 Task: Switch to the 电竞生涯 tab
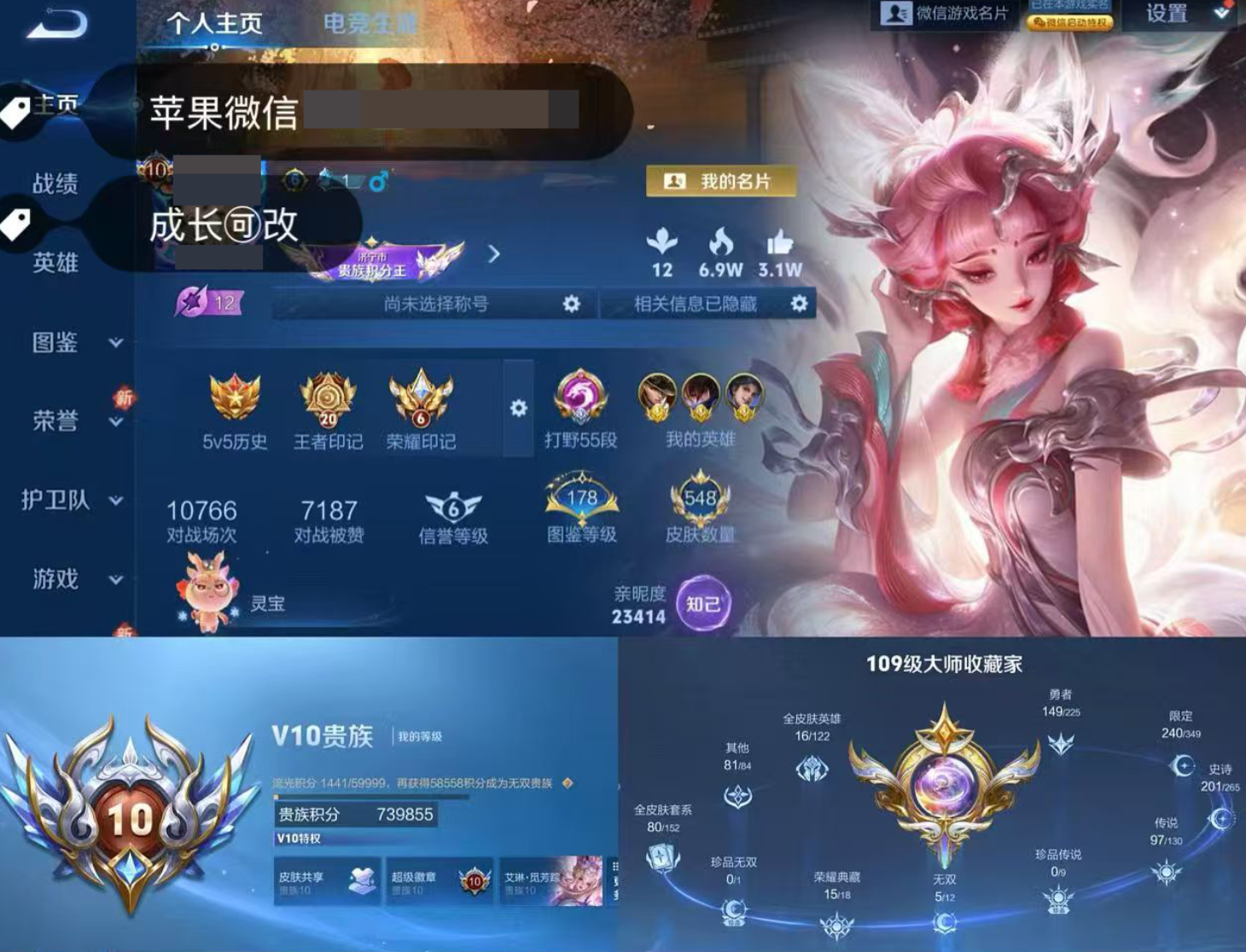pyautogui.click(x=369, y=25)
